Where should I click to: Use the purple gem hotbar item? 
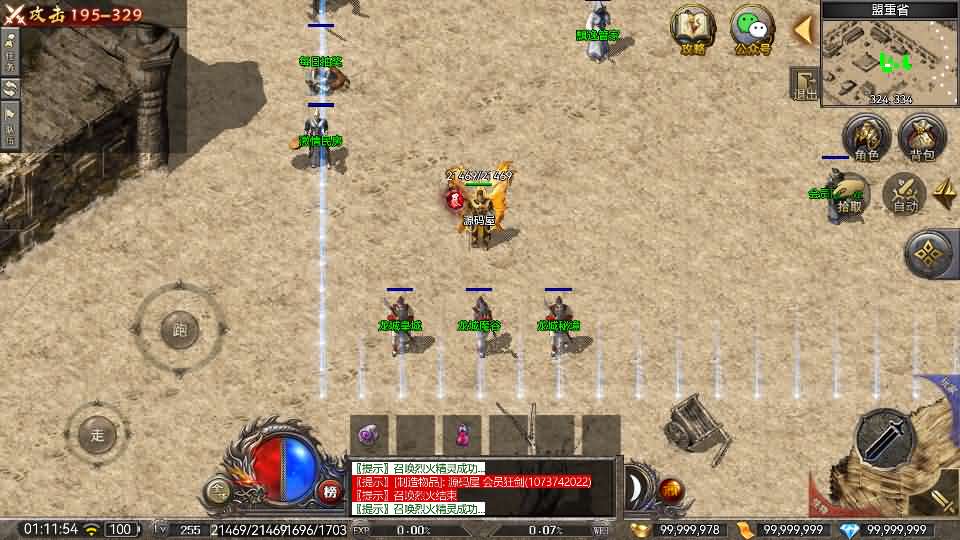(369, 434)
